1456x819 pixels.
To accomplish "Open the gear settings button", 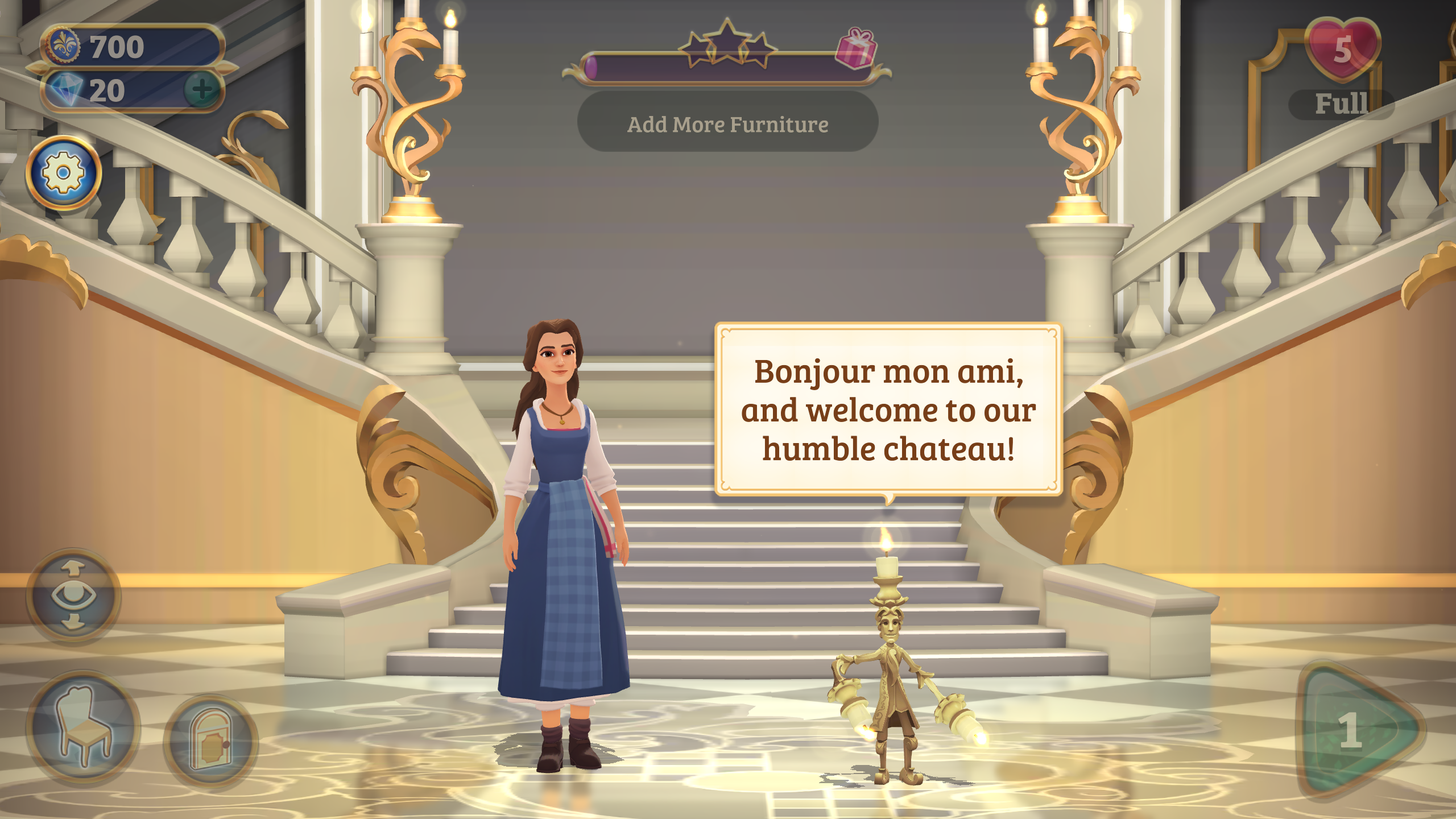I will point(64,172).
